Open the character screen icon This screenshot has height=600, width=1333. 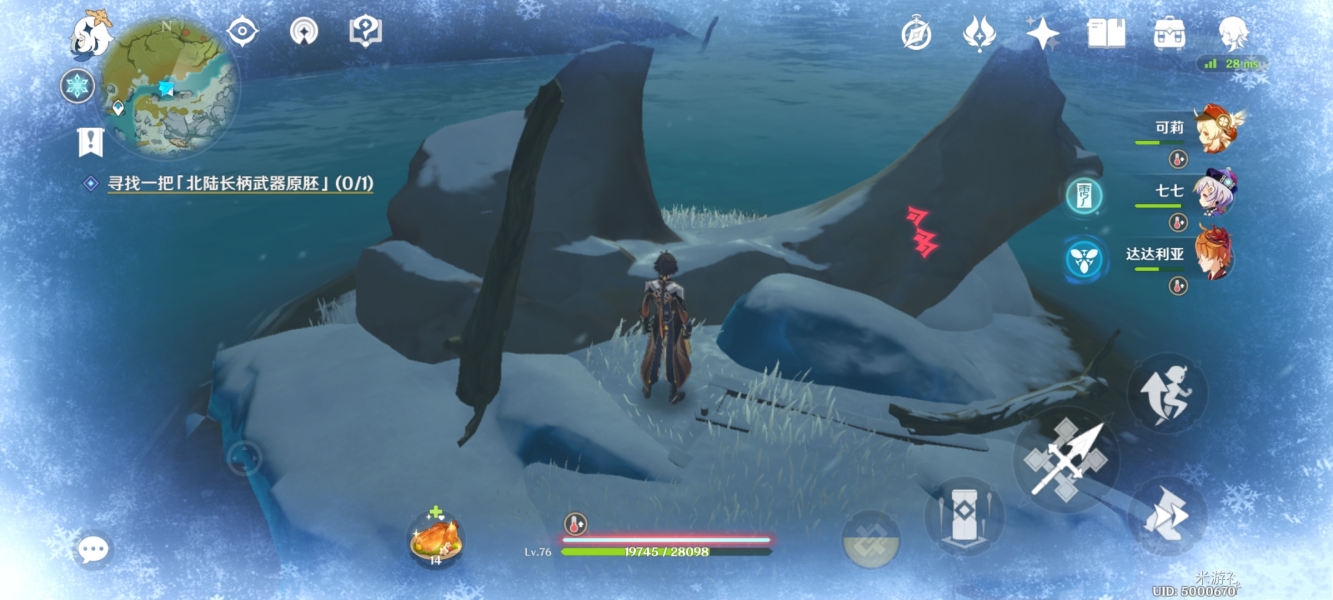[x=1233, y=35]
